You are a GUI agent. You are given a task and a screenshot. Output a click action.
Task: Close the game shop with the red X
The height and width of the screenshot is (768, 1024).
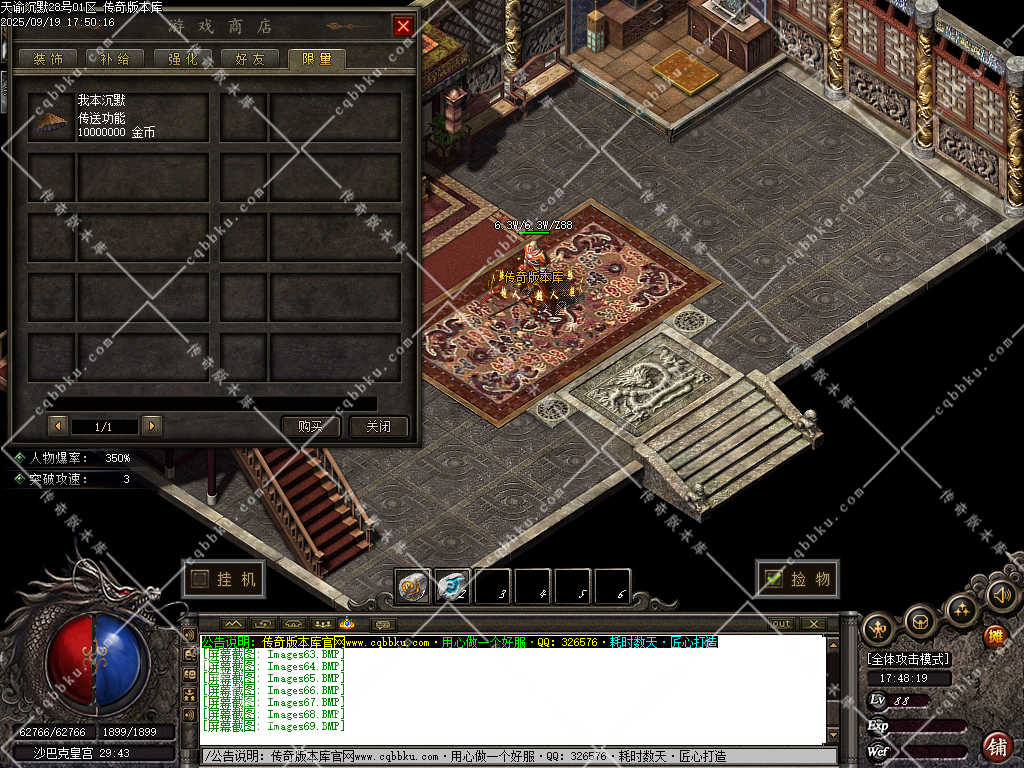403,26
